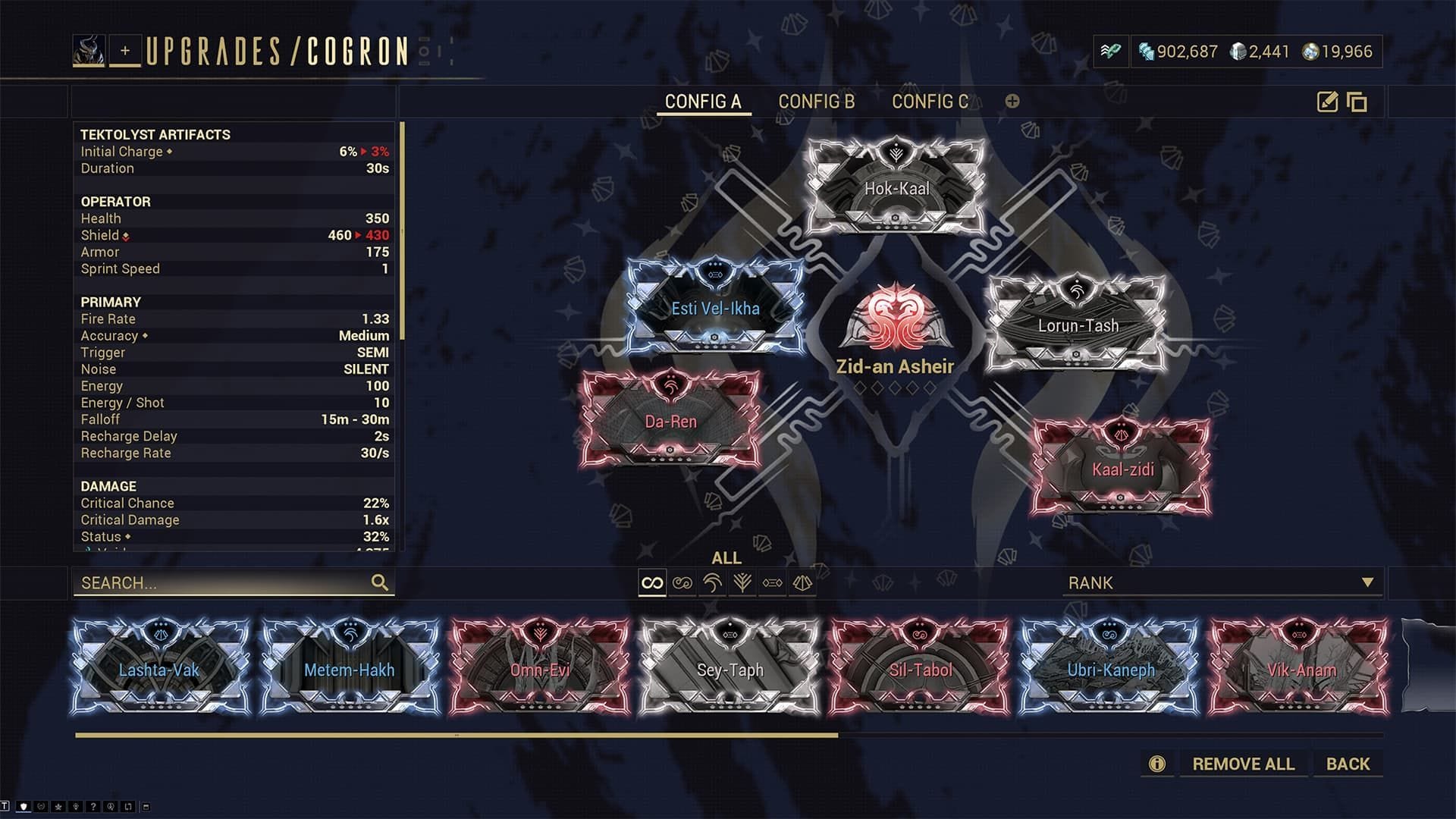
Task: Click the REMOVE ALL button
Action: click(x=1243, y=764)
